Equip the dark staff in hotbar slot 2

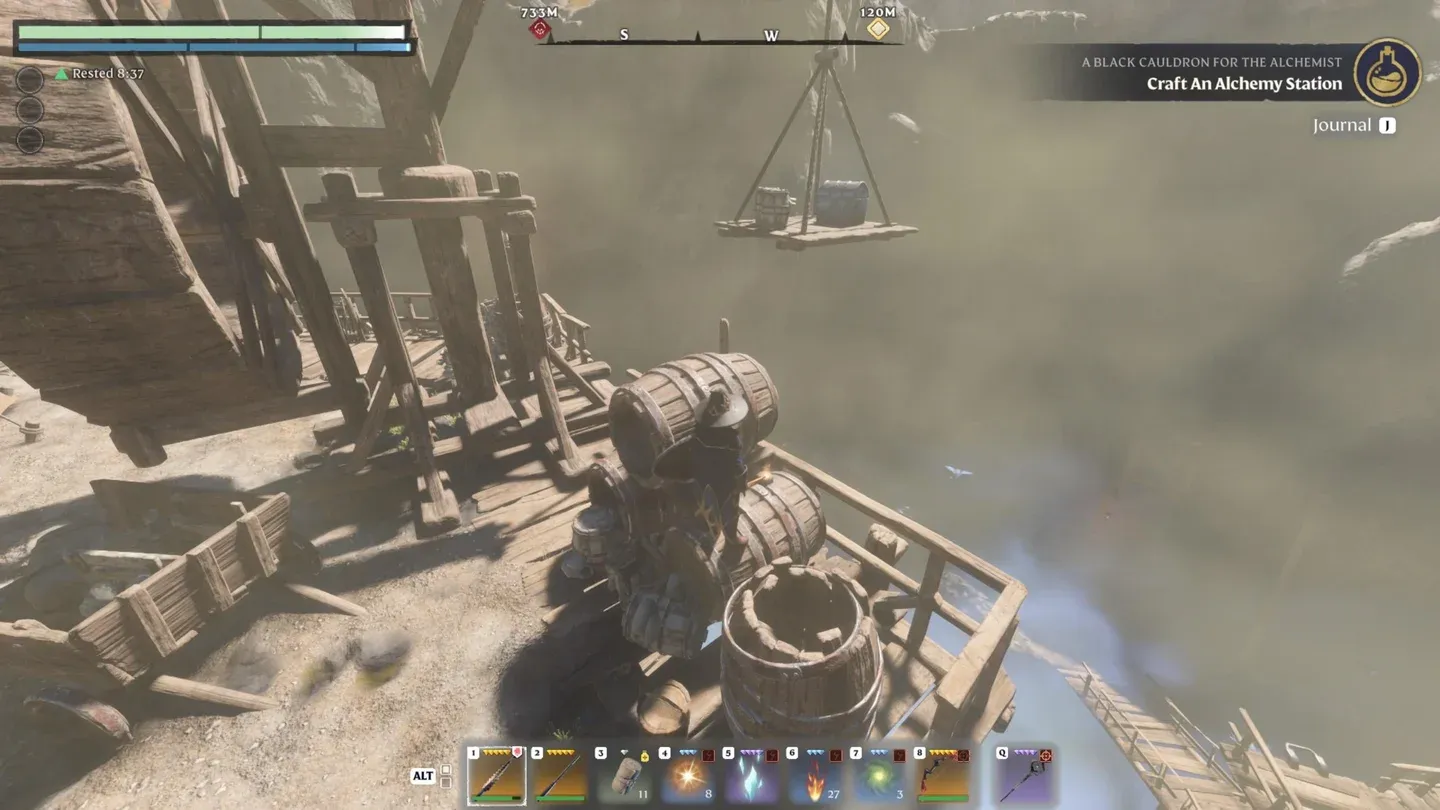pyautogui.click(x=559, y=775)
